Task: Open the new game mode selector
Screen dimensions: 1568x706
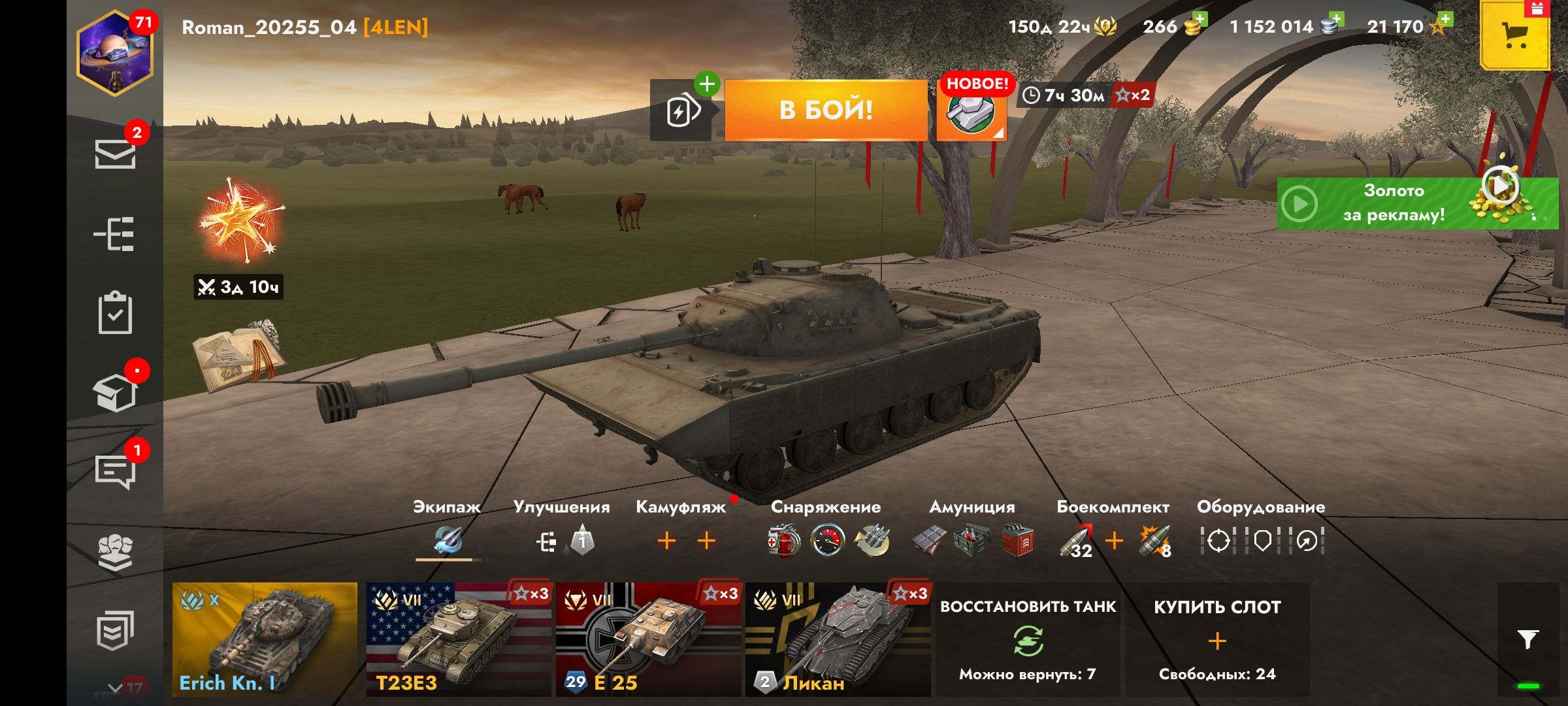Action: pos(972,111)
